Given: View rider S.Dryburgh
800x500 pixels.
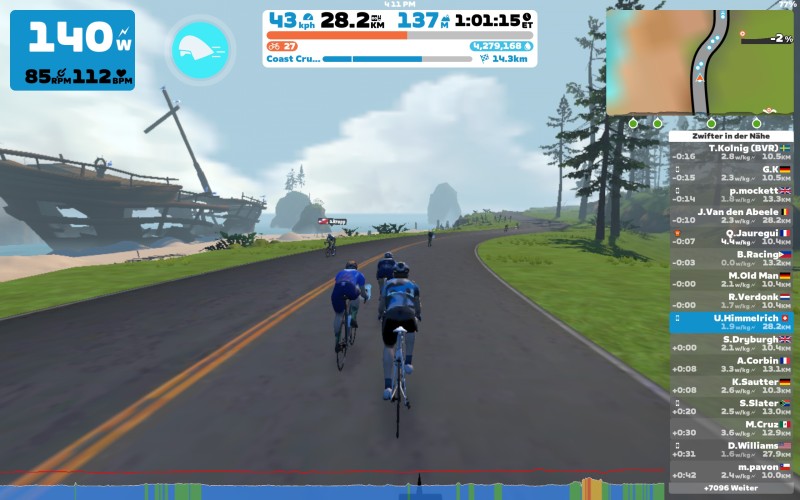Looking at the screenshot, I should coord(731,344).
